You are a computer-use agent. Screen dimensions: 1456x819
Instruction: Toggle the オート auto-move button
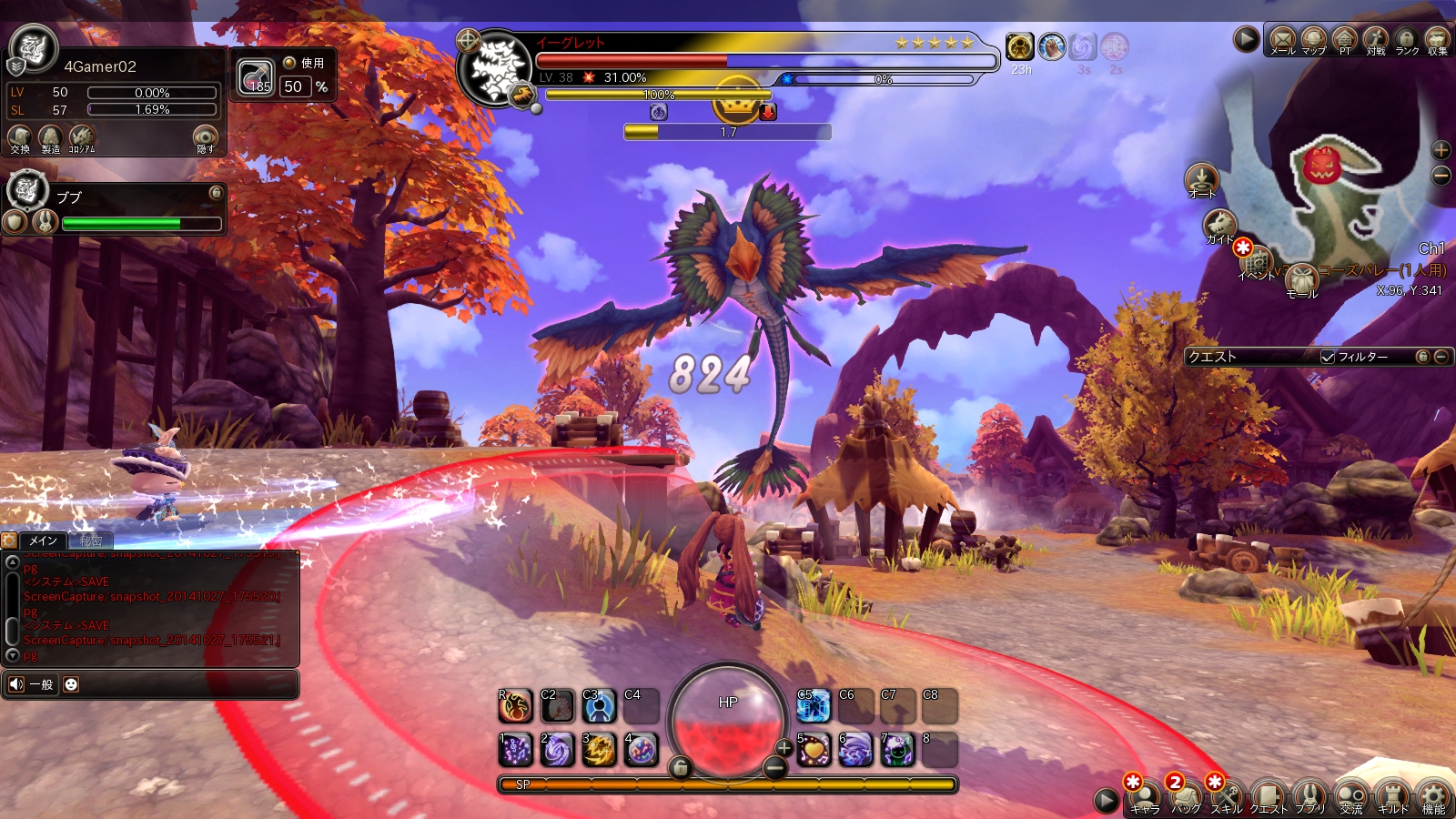pos(1201,179)
